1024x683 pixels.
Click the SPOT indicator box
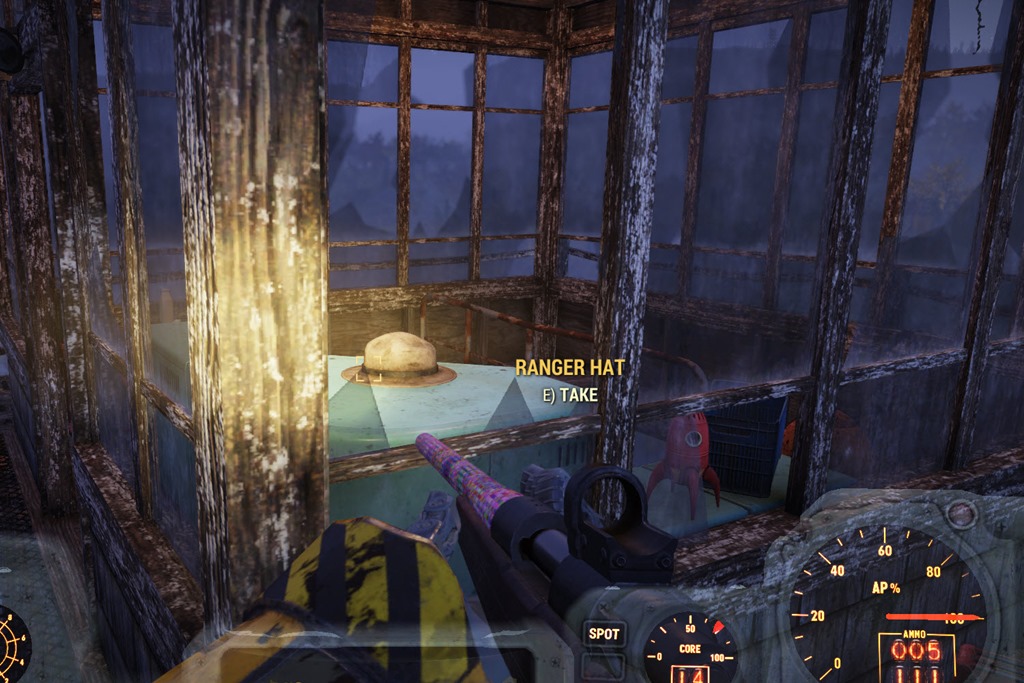click(x=604, y=633)
